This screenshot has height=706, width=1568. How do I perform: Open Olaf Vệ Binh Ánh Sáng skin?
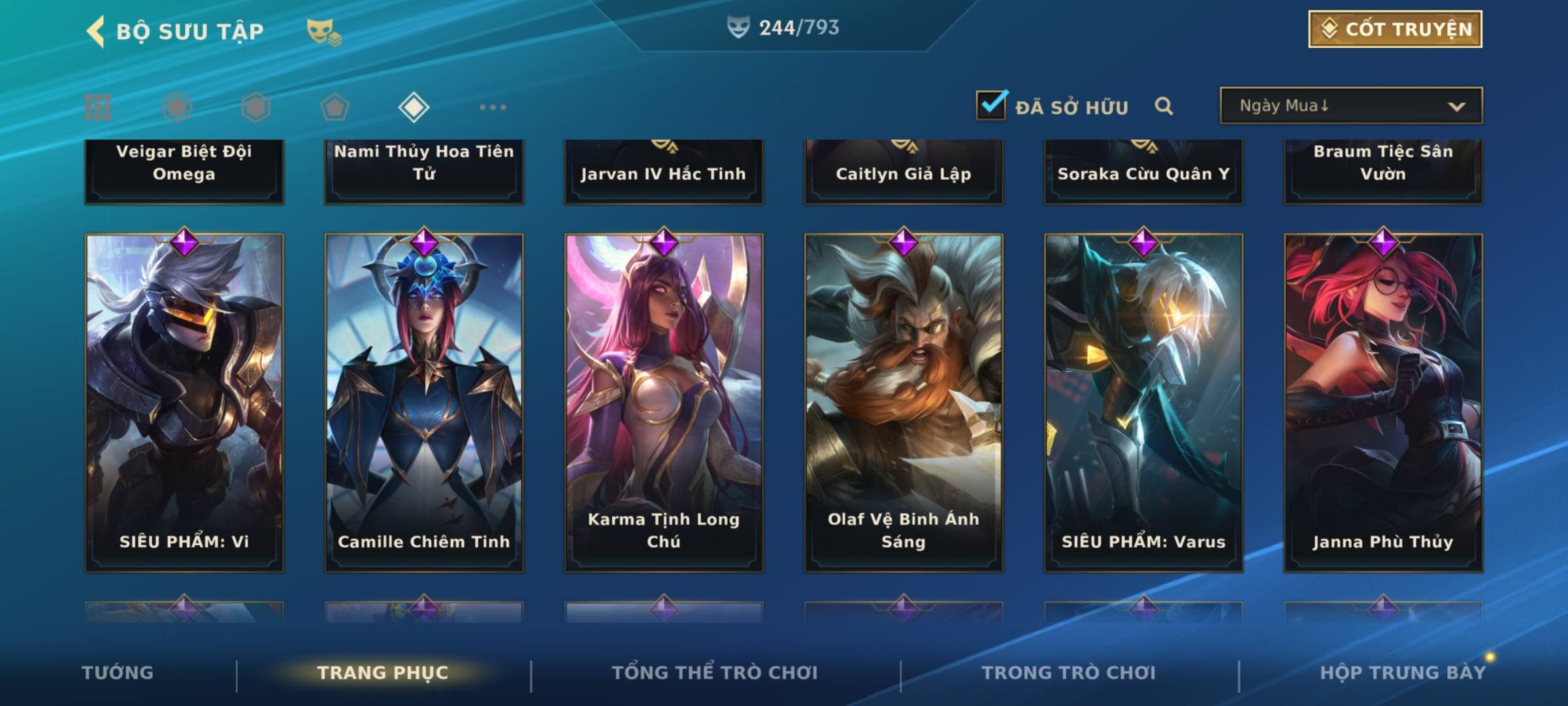[x=904, y=402]
